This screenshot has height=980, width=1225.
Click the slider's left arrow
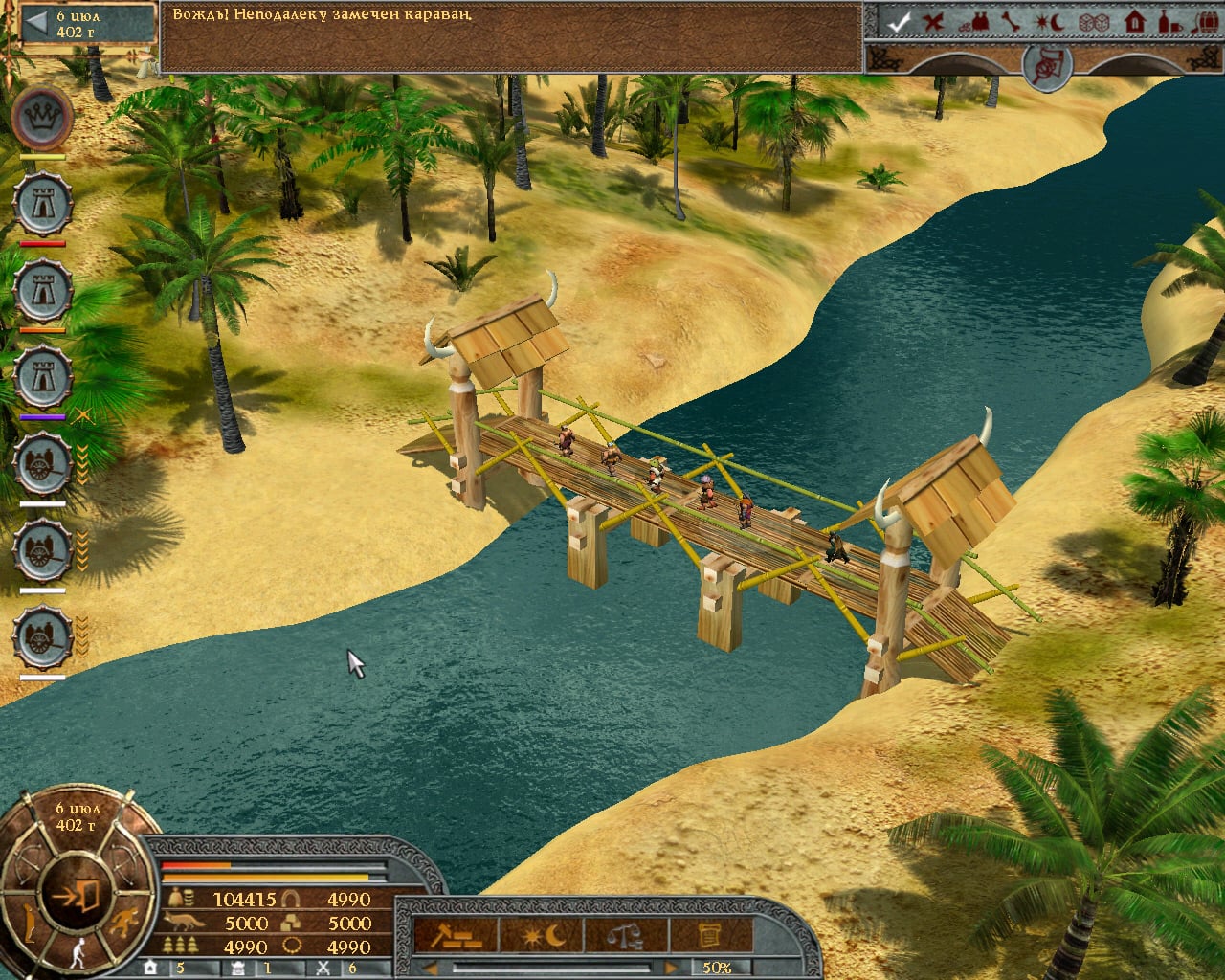[x=431, y=968]
